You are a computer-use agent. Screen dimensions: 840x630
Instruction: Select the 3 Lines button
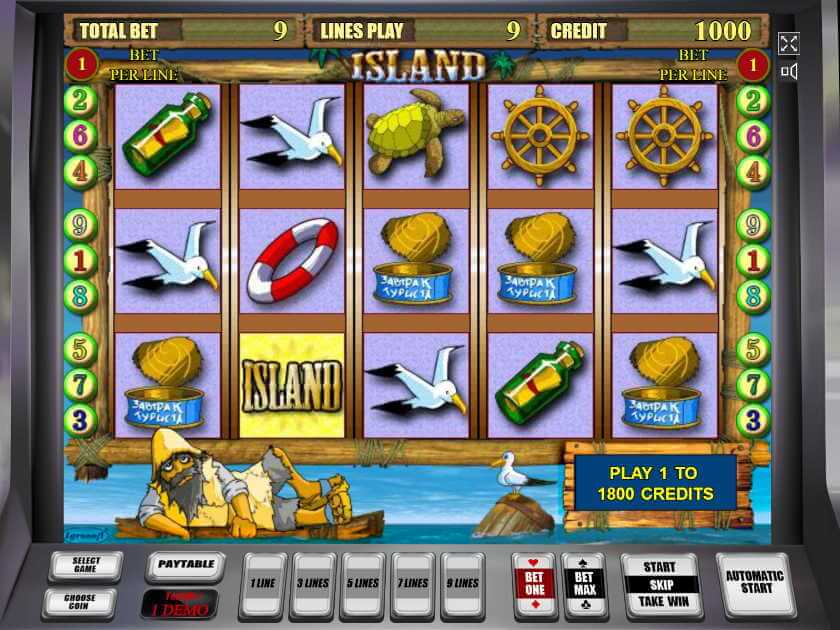point(312,583)
